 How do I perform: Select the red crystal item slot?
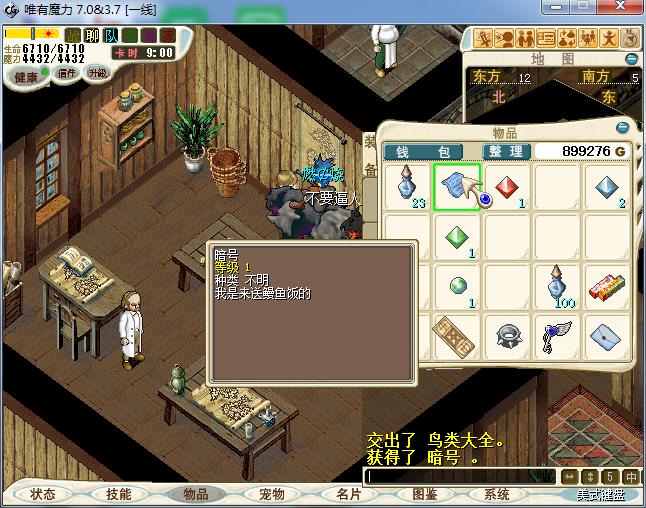click(x=507, y=188)
